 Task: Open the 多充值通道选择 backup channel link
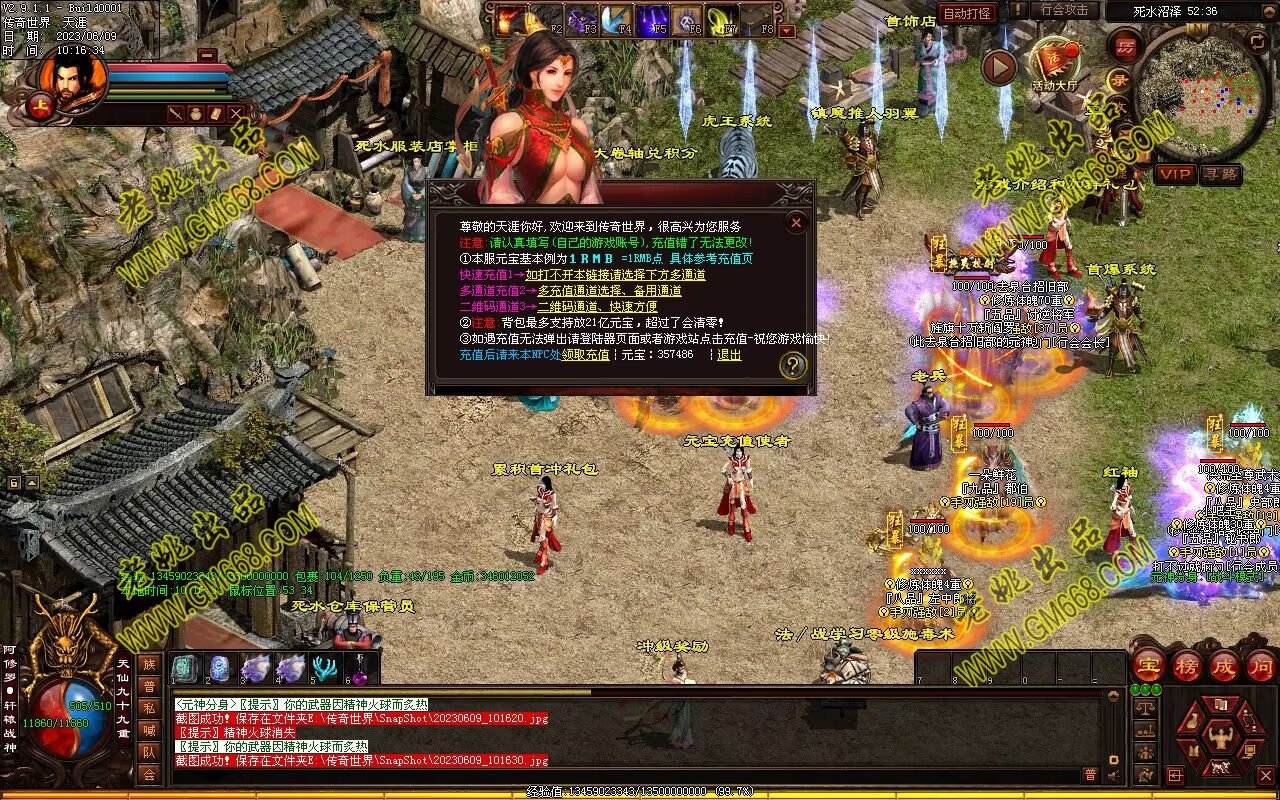pyautogui.click(x=609, y=291)
